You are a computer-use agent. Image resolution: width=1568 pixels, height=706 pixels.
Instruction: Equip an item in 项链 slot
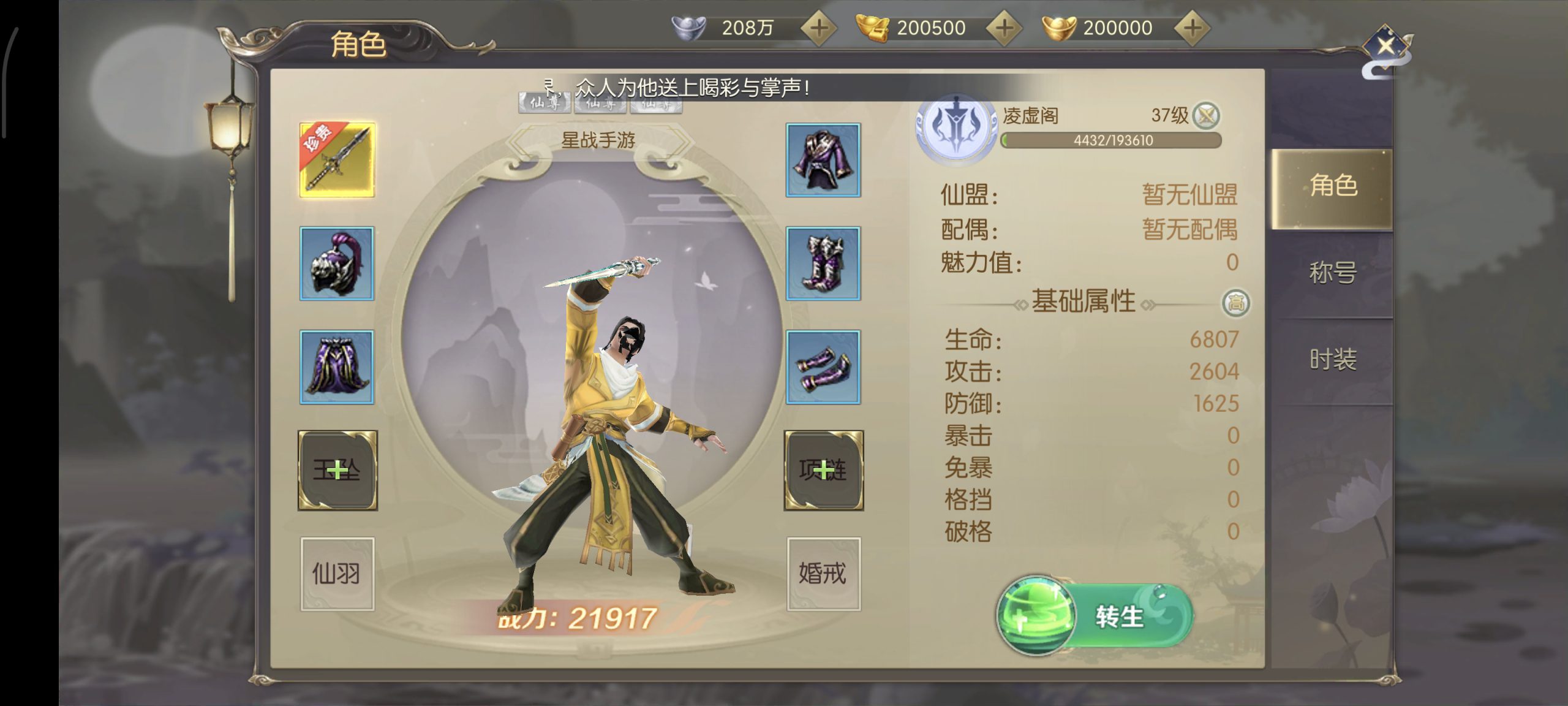(x=824, y=471)
